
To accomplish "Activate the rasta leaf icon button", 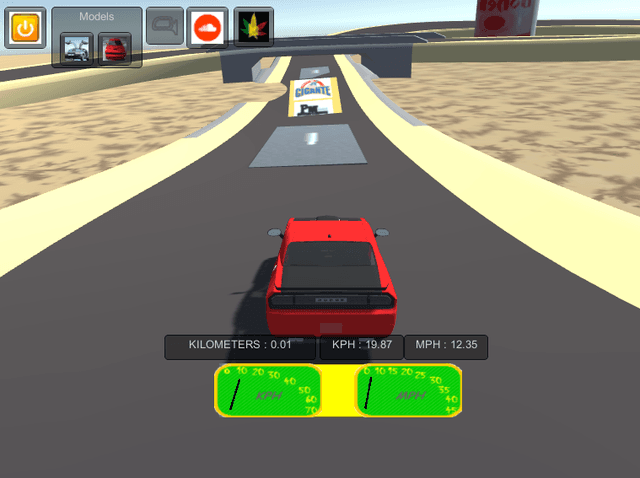I will tap(253, 27).
